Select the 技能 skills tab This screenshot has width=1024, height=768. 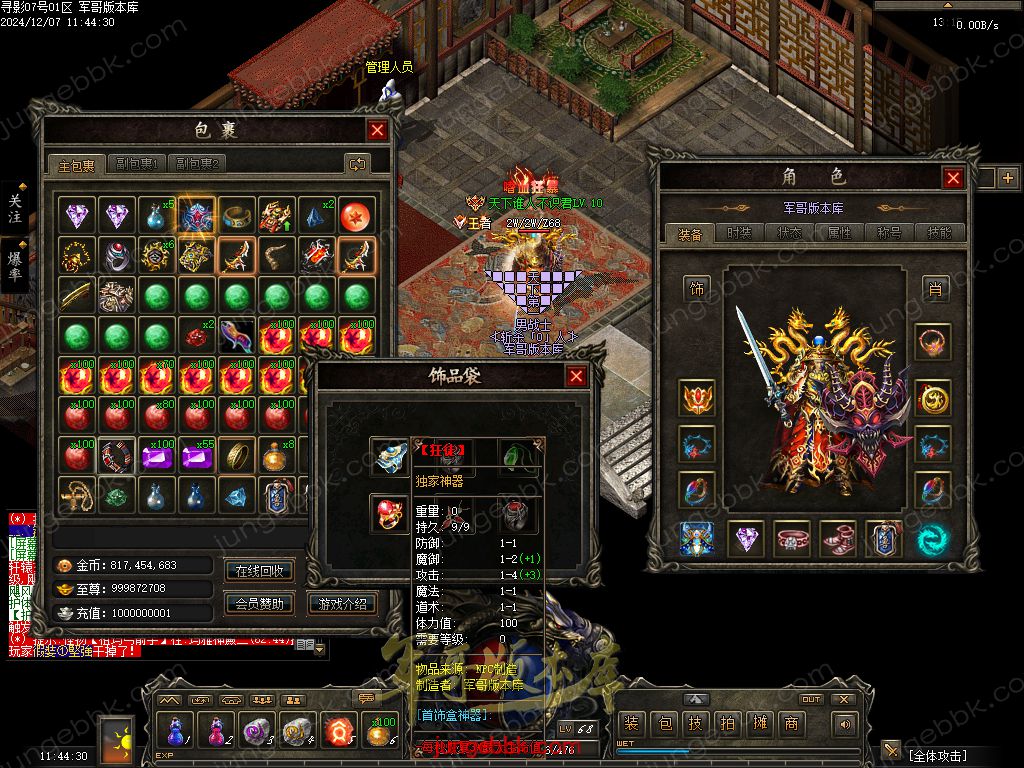[939, 233]
